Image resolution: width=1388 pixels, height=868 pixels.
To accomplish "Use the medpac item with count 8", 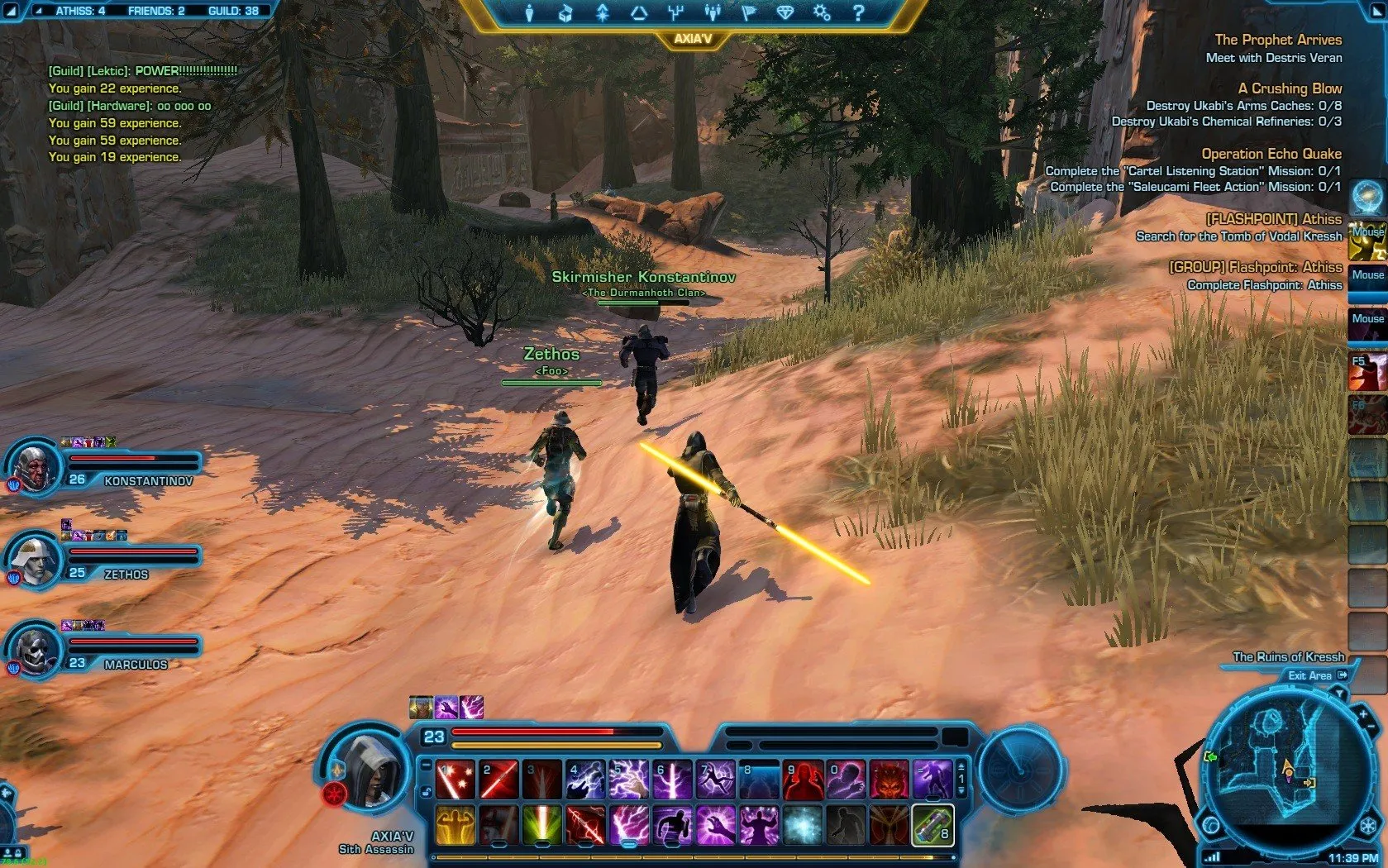I will pos(932,825).
